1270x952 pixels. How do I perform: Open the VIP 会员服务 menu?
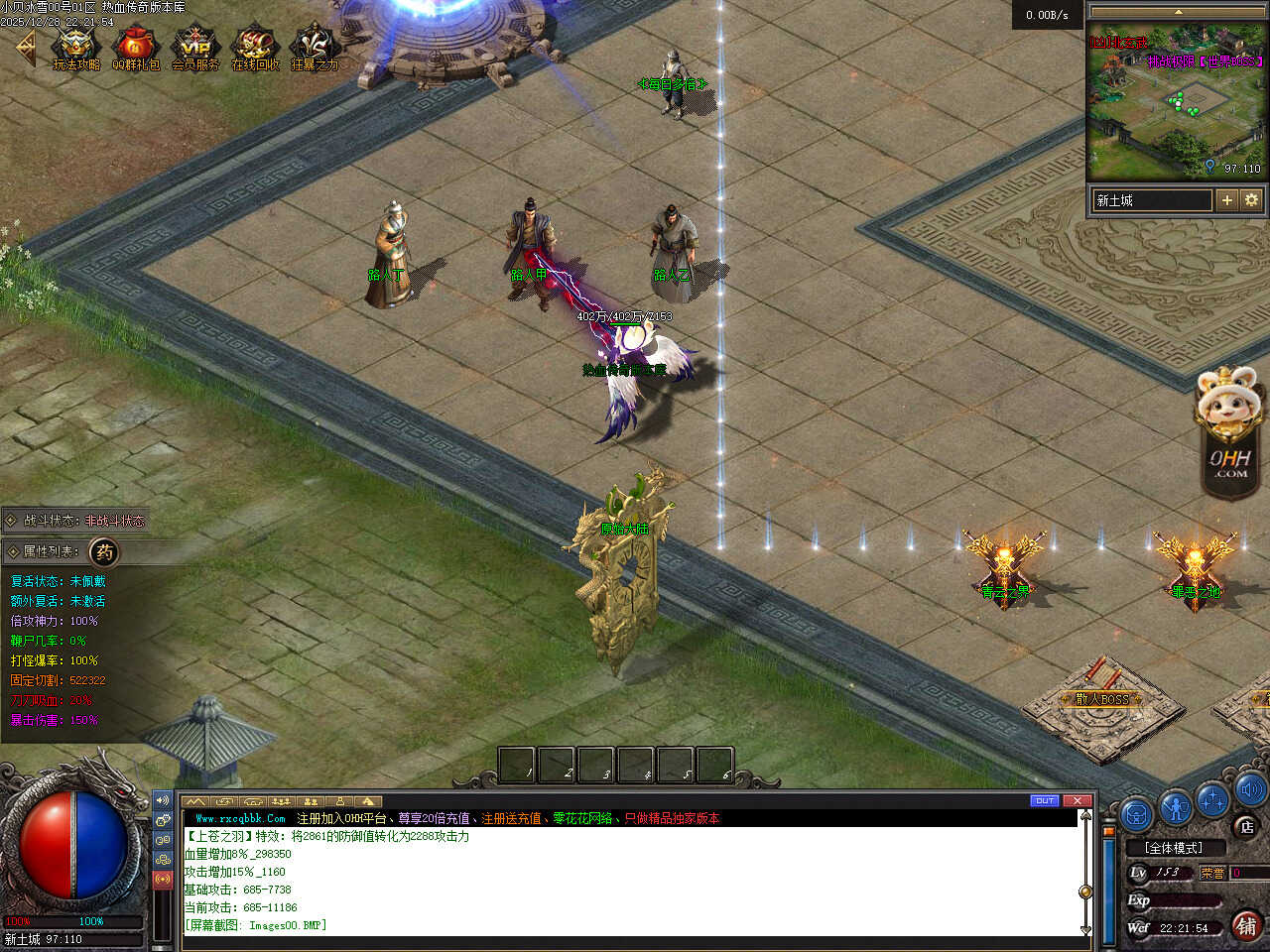pyautogui.click(x=194, y=47)
